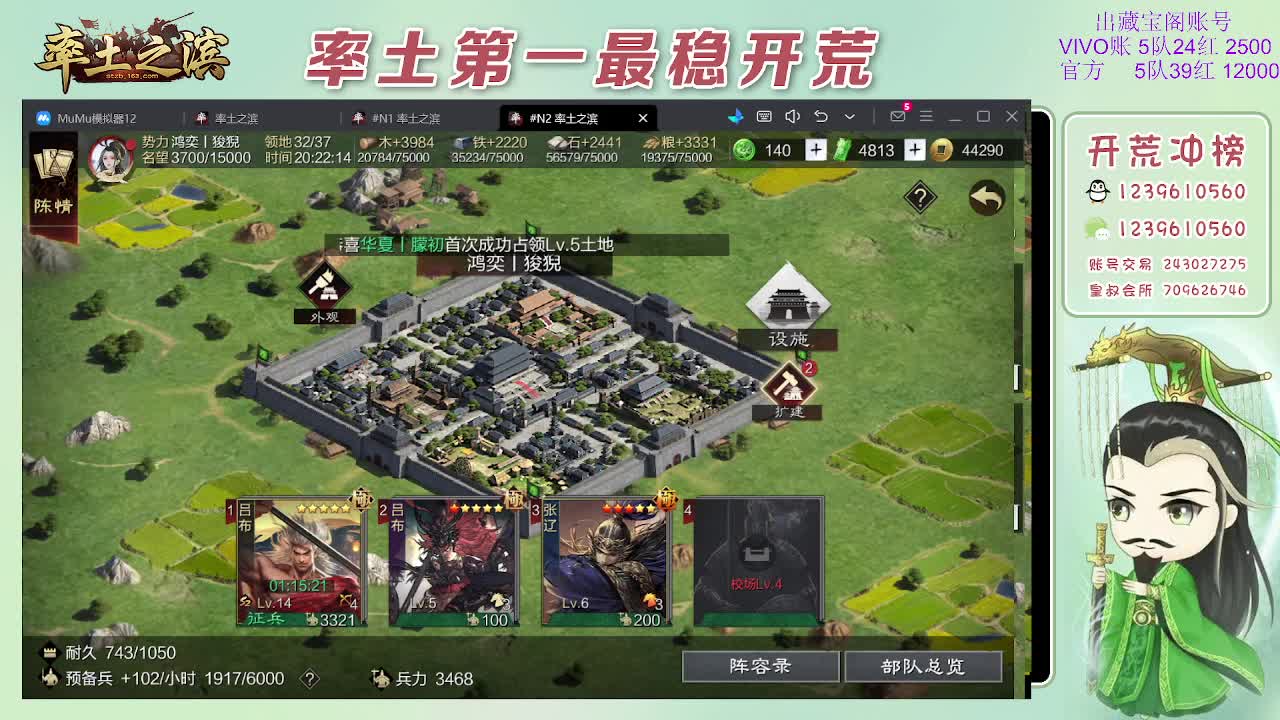1280x720 pixels.
Task: Expand the emulator toolbar chevron dropdown
Action: (x=848, y=117)
